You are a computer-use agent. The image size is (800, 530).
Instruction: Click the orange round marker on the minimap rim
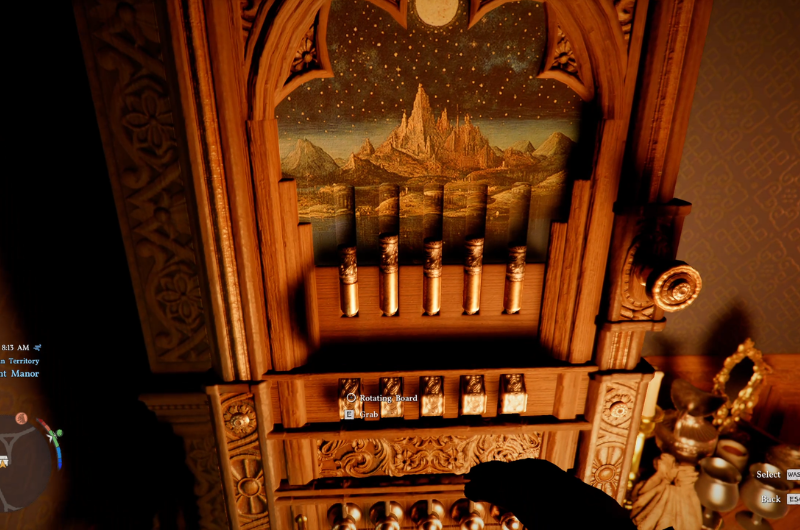(x=21, y=418)
